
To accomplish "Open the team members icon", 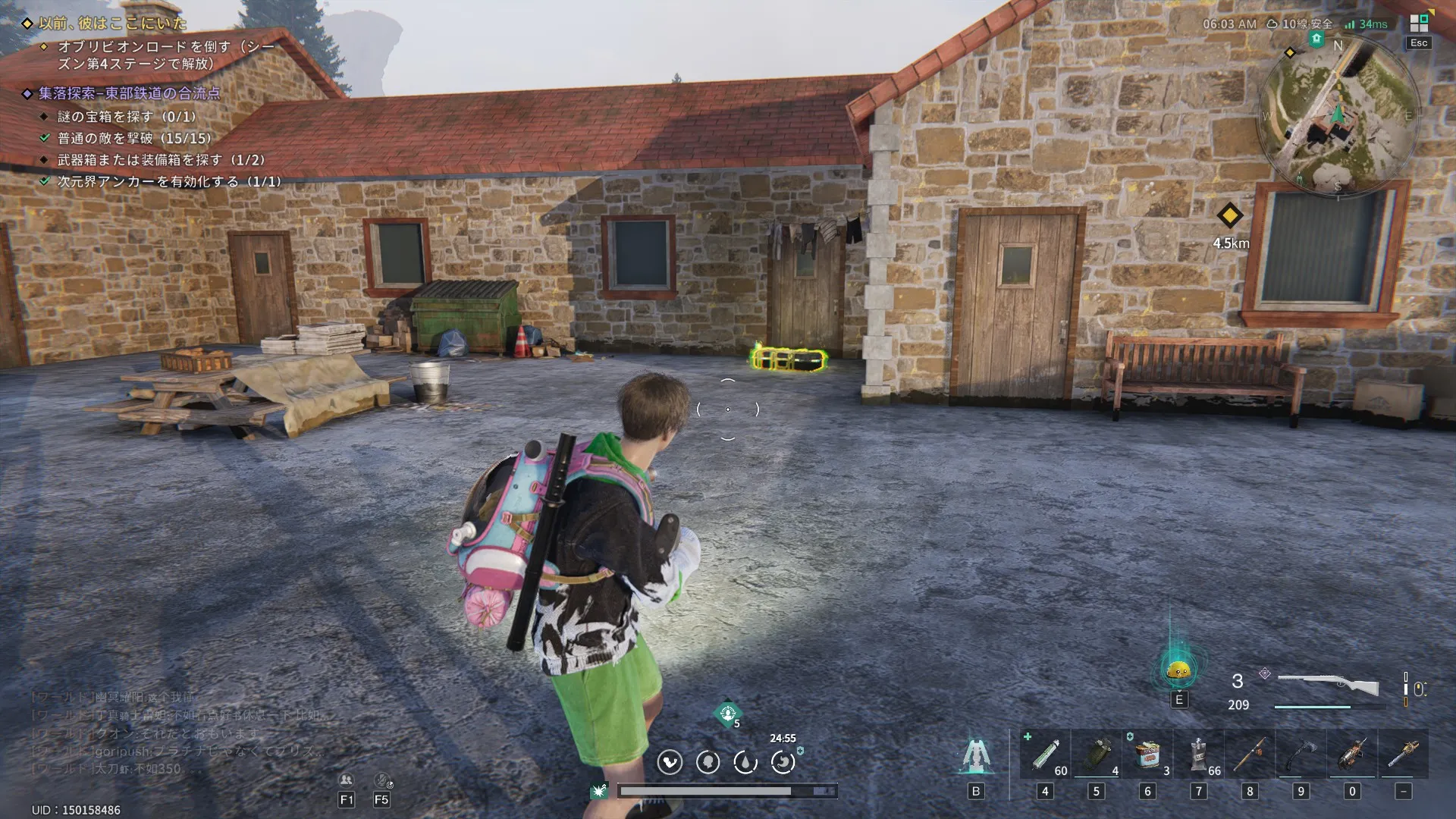I will click(x=347, y=780).
